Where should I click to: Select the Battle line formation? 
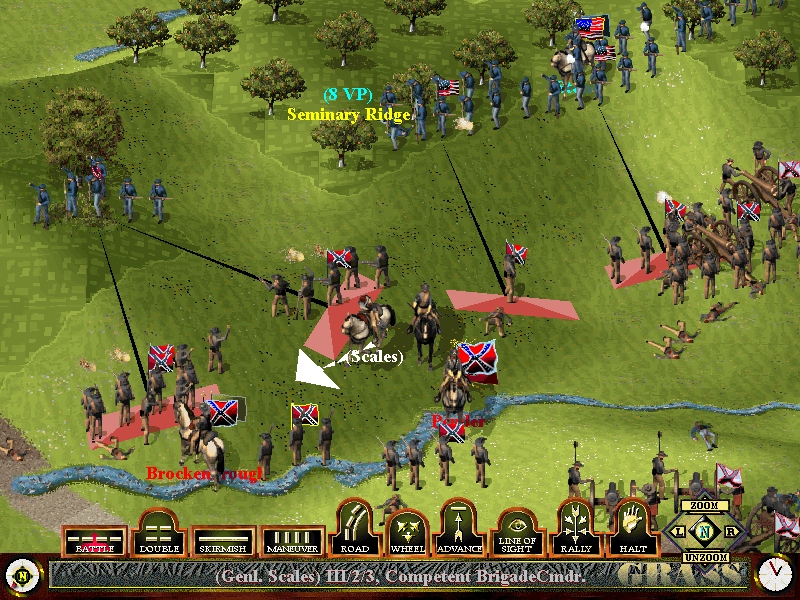(95, 541)
